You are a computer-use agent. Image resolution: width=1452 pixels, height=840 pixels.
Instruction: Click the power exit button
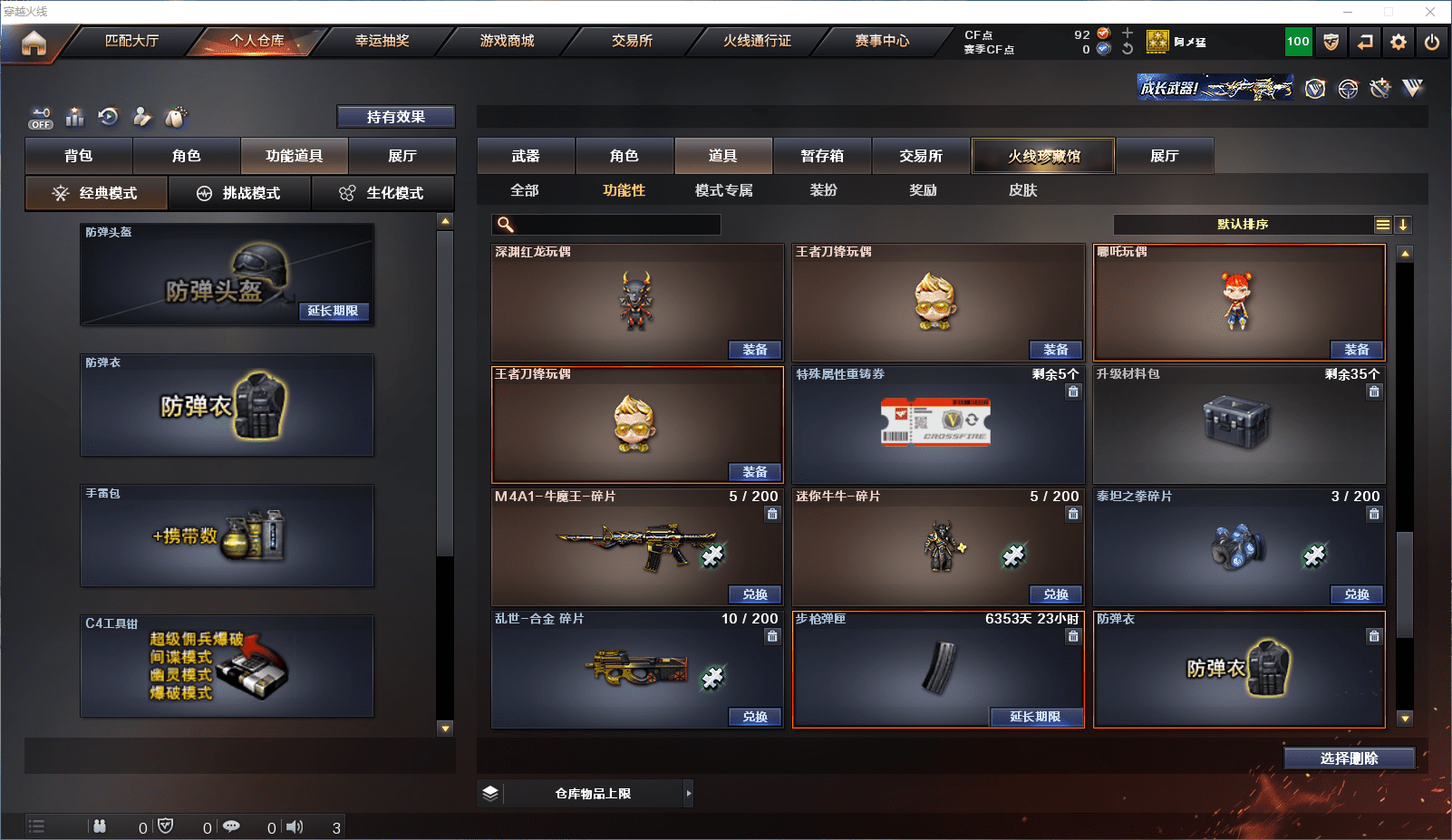(1432, 42)
